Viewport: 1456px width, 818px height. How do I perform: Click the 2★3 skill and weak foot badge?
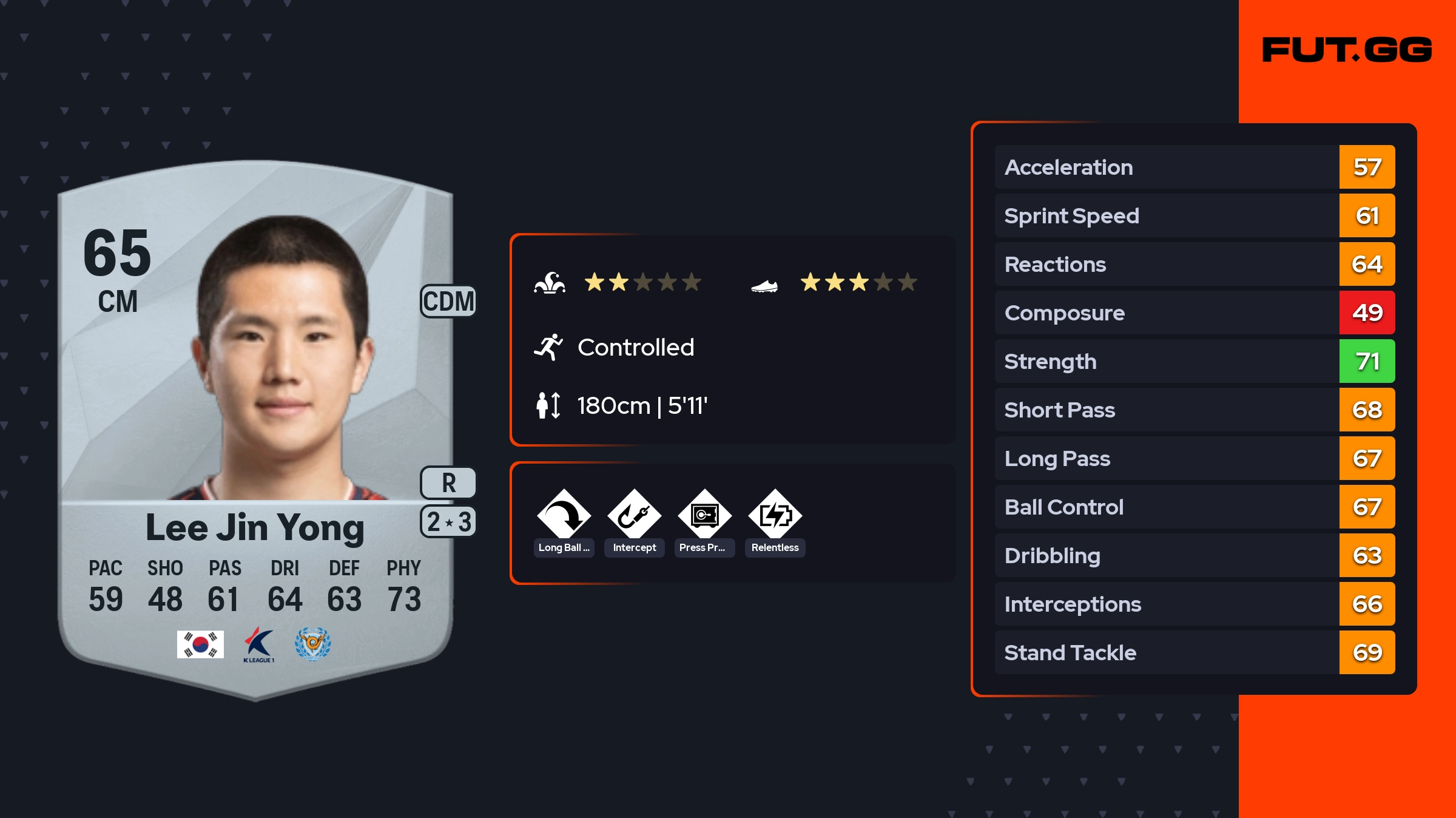click(448, 522)
